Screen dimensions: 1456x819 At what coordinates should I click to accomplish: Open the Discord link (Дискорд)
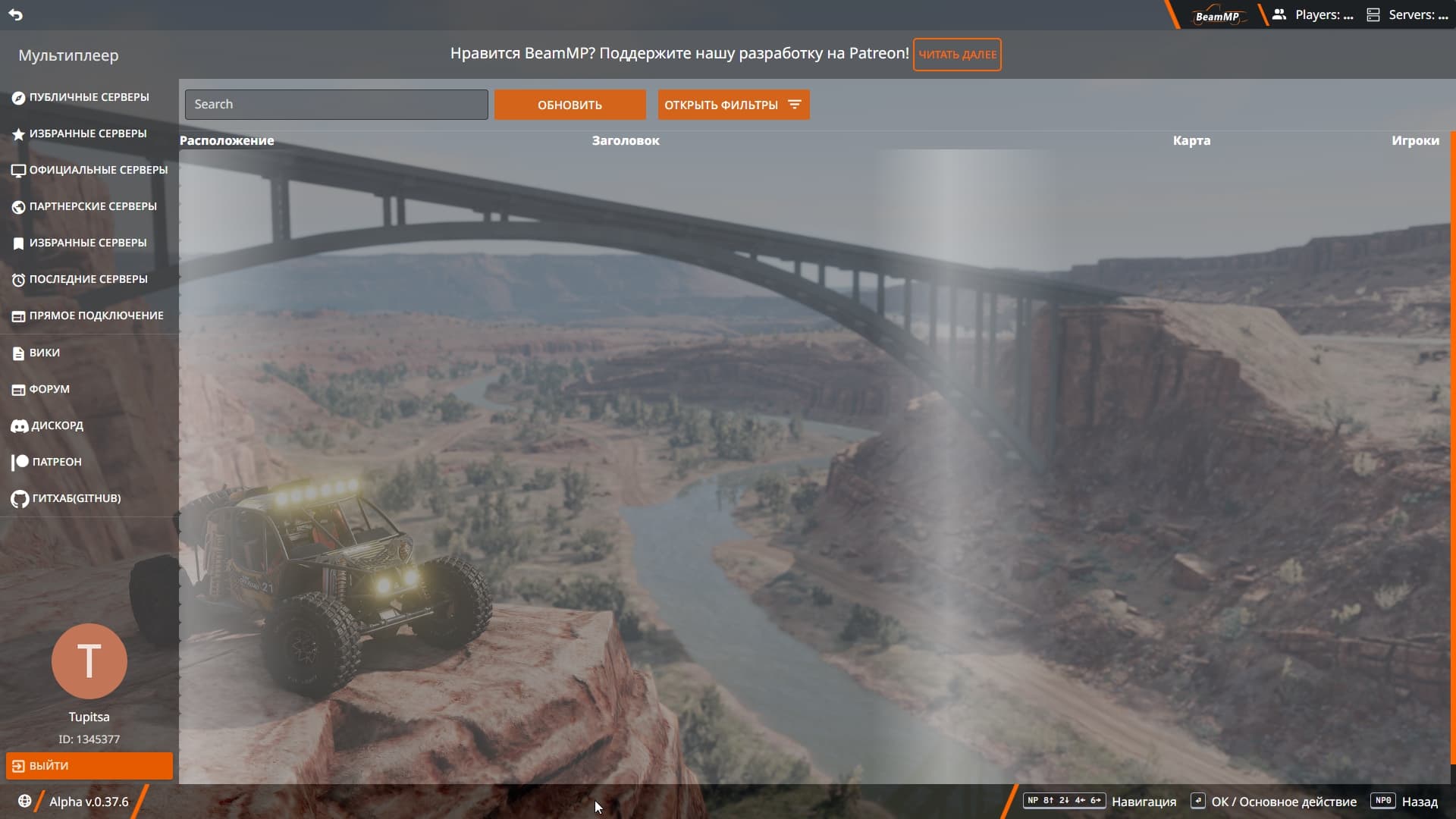click(56, 425)
